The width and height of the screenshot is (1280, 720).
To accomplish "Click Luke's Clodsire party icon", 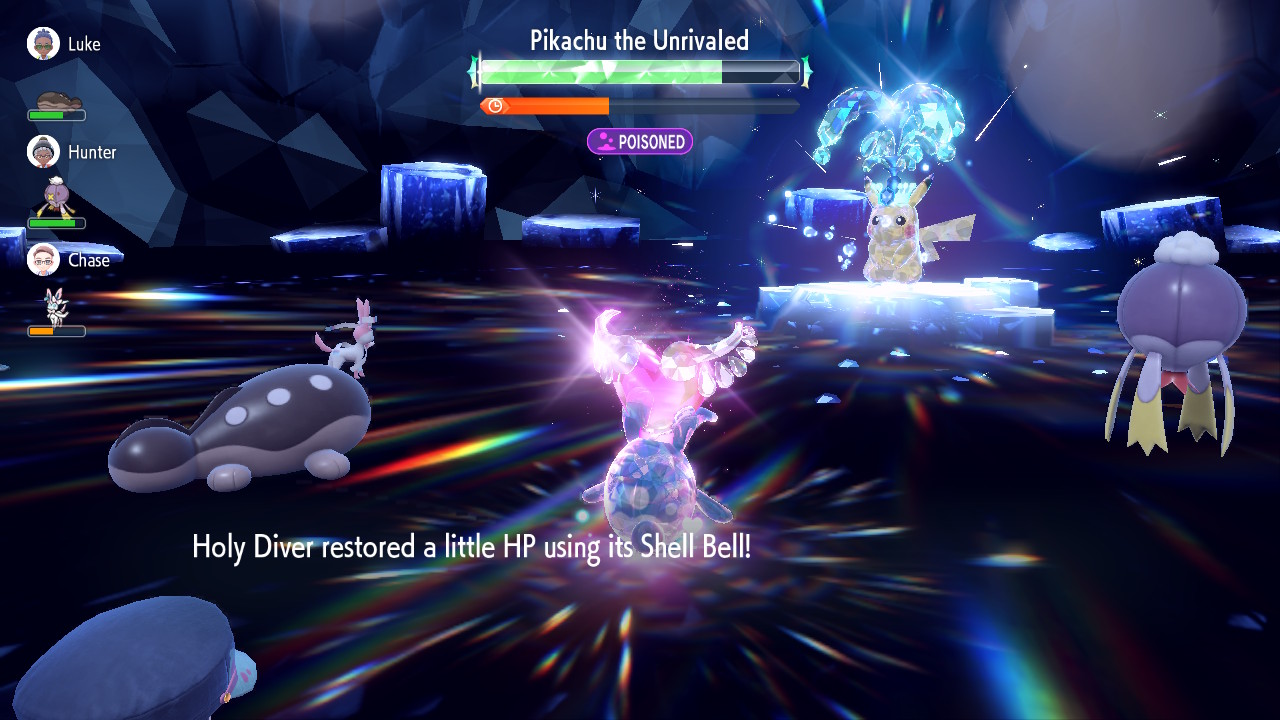I will coord(56,100).
